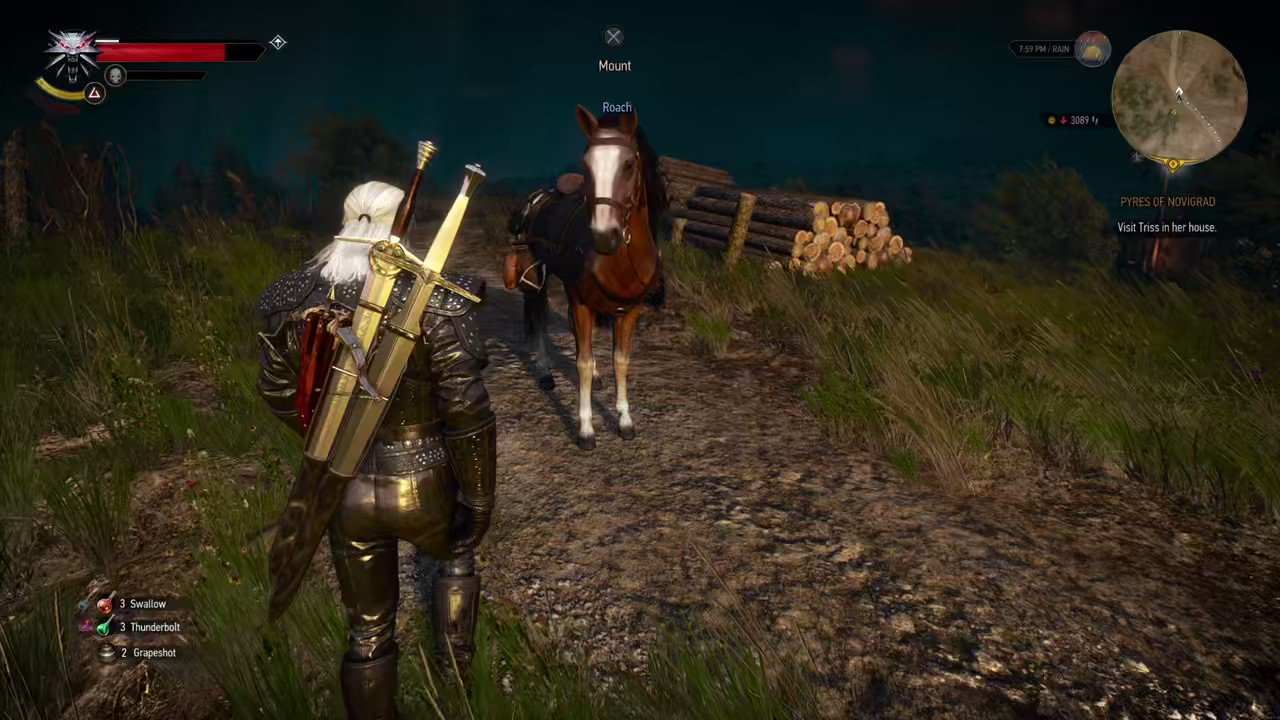
Task: Click the toxicity skull icon
Action: [115, 75]
